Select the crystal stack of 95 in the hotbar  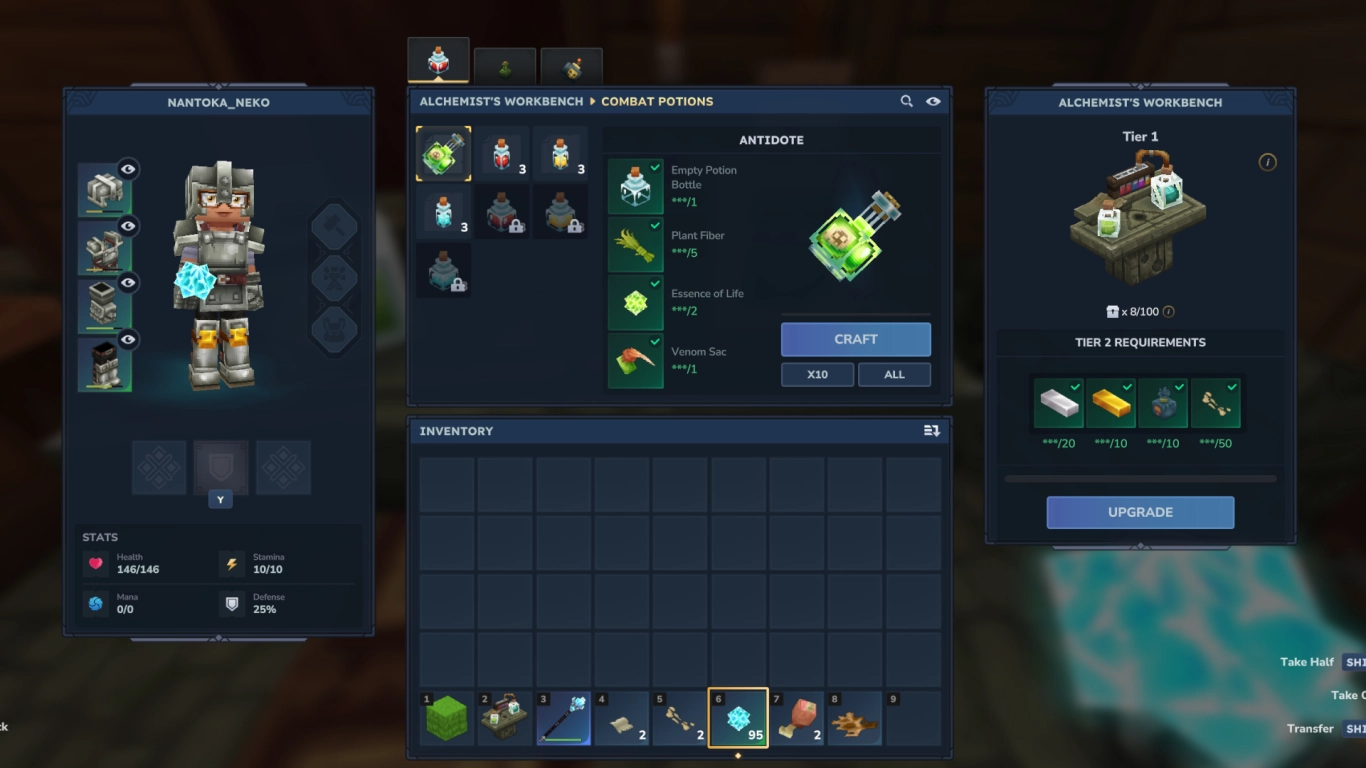(x=738, y=716)
